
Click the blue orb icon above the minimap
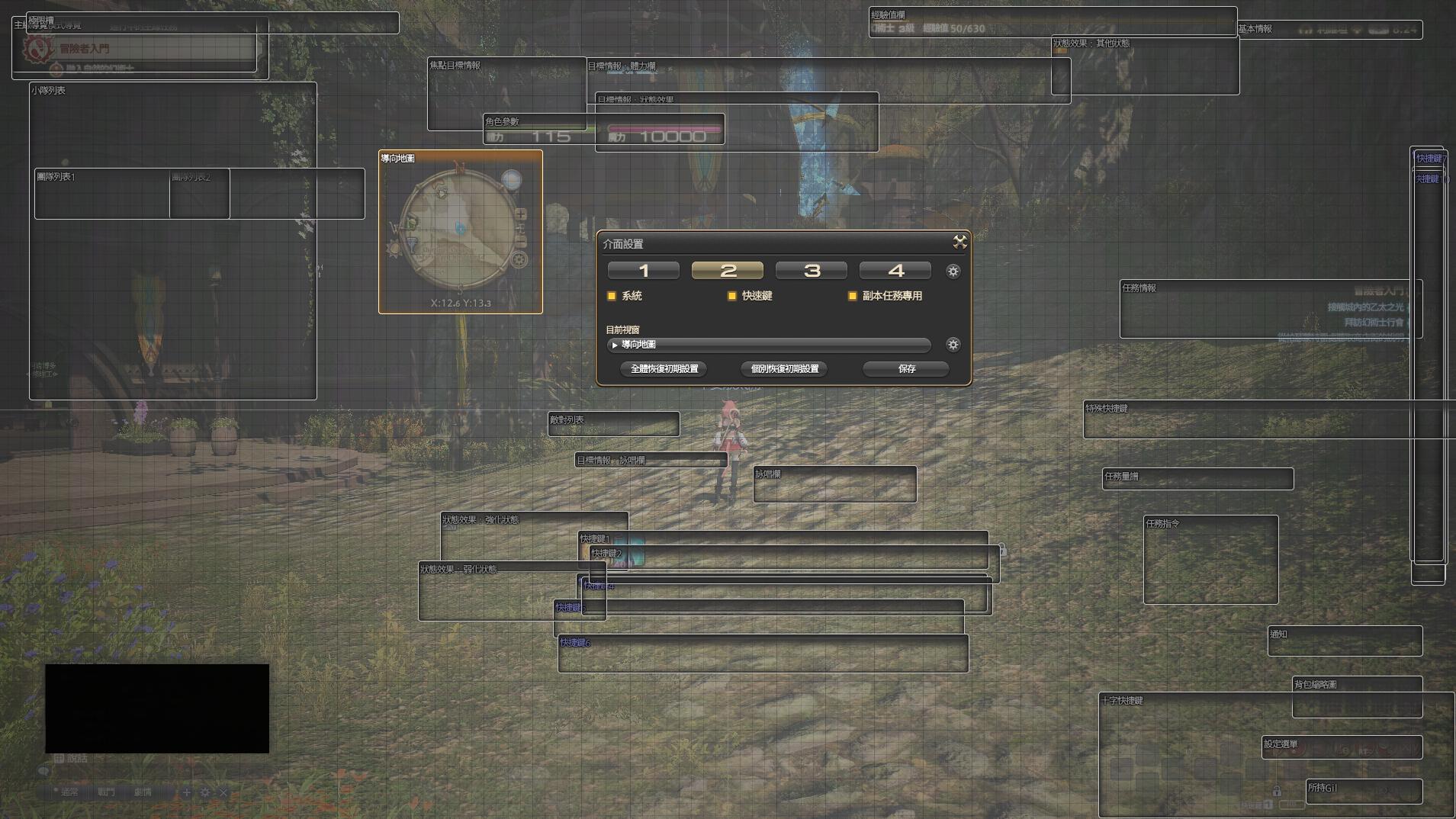[x=512, y=180]
